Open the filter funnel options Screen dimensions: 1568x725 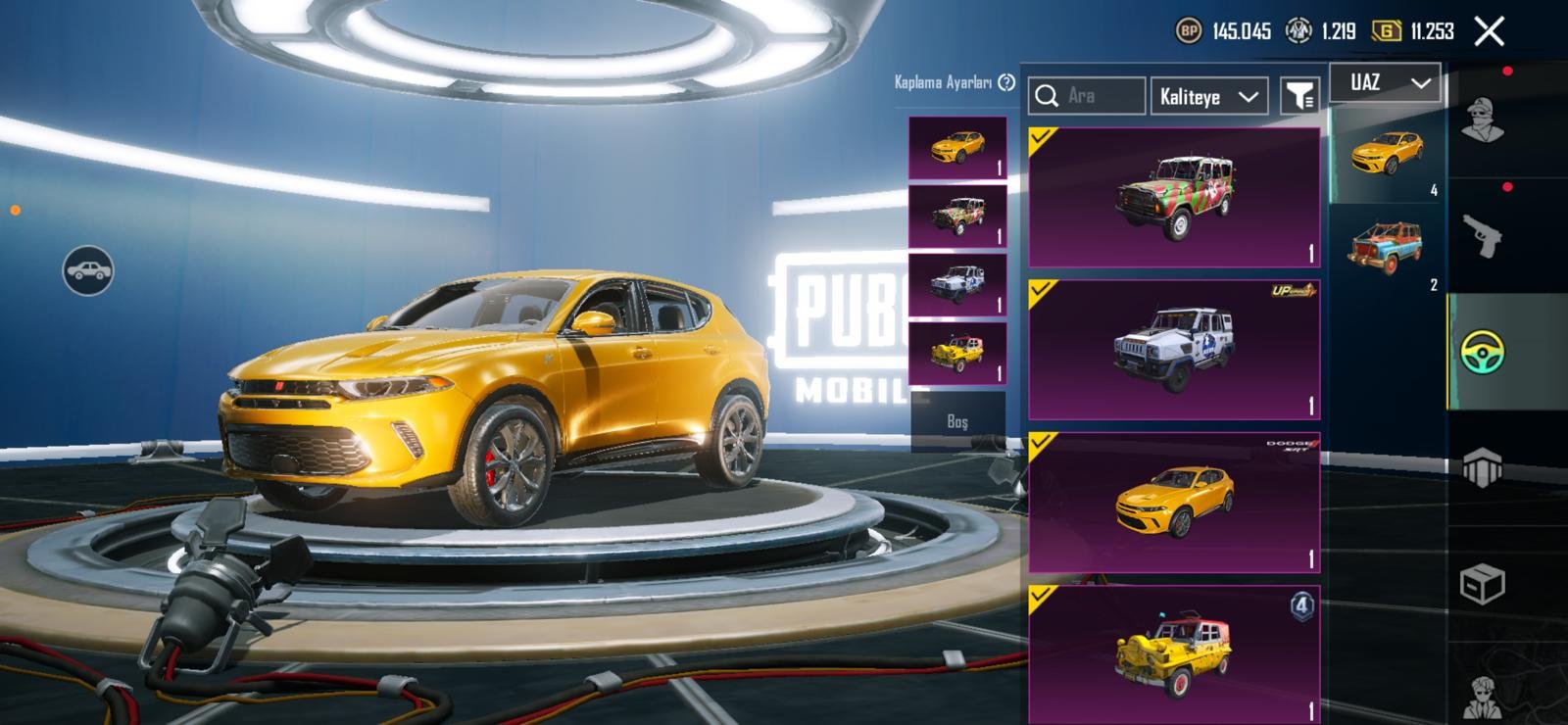[1299, 96]
